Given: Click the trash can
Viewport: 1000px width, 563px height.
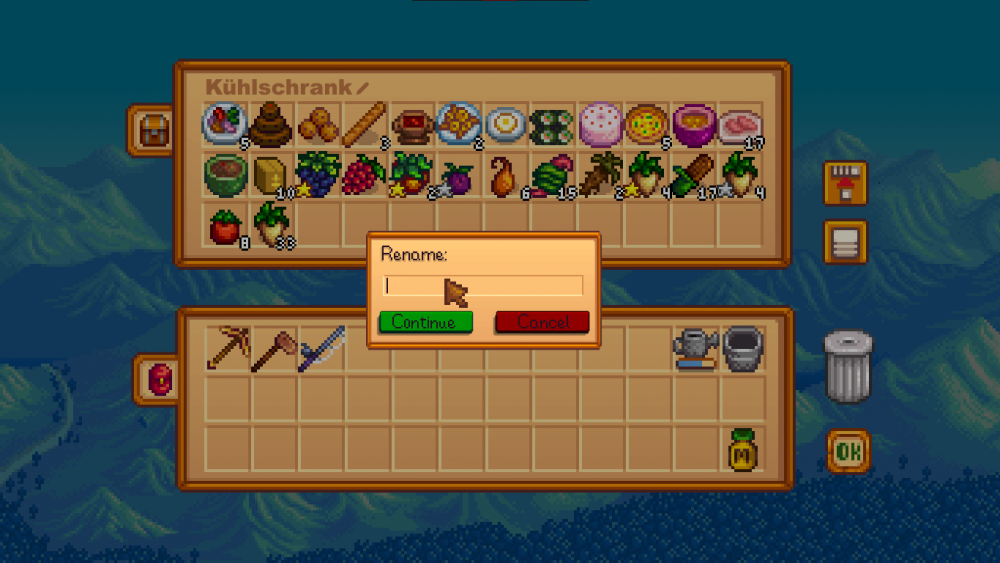Looking at the screenshot, I should click(x=848, y=367).
